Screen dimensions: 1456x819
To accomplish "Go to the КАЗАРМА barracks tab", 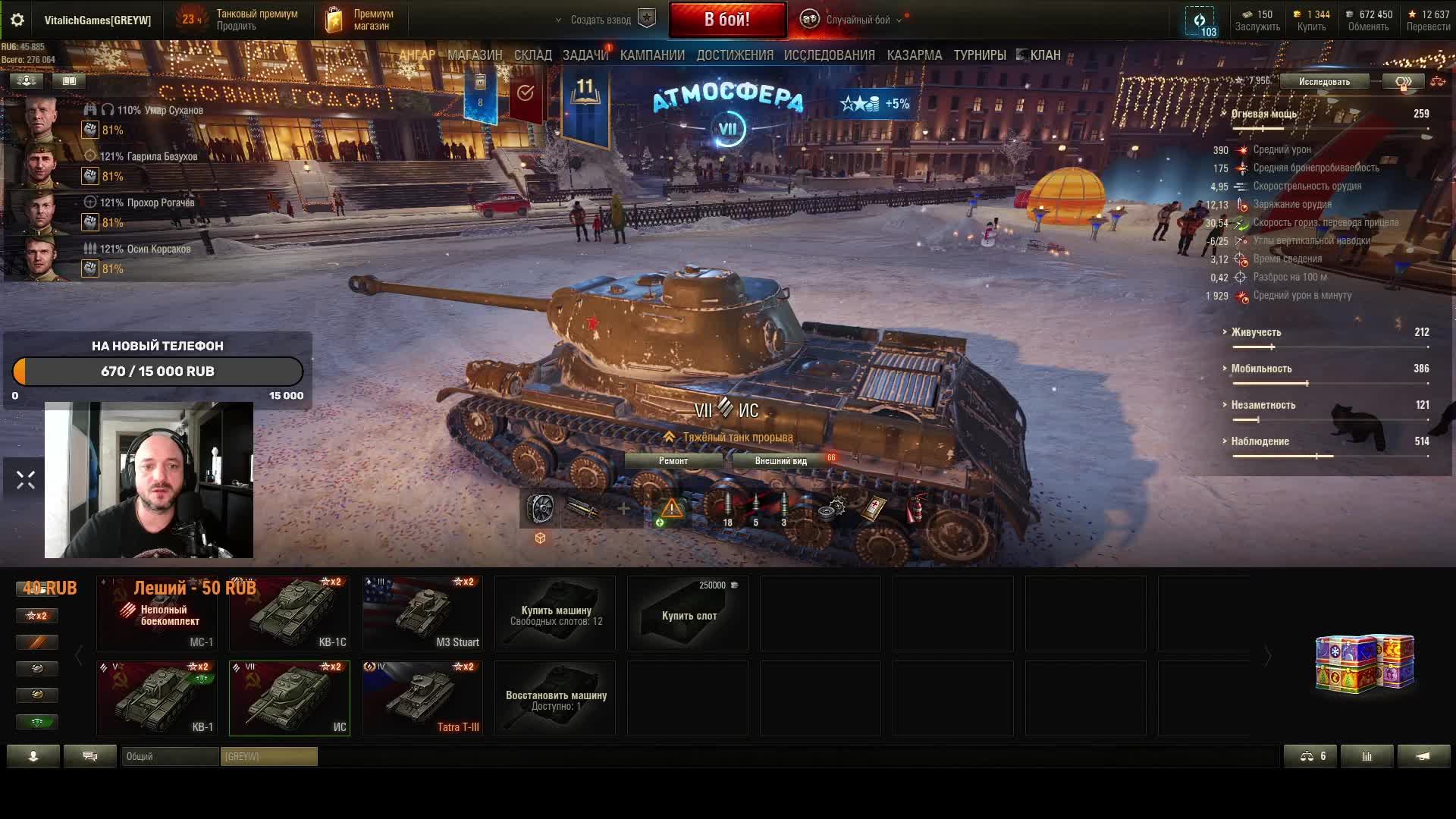I will tap(914, 55).
